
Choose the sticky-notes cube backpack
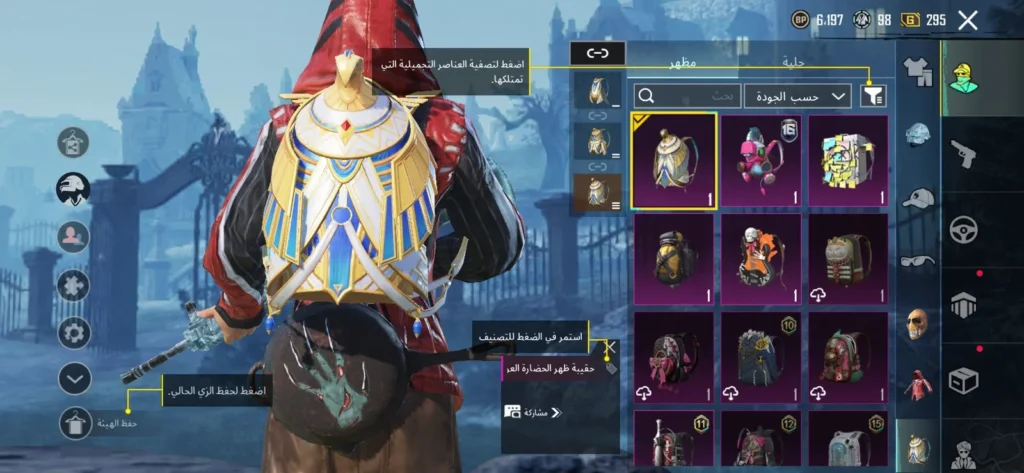point(848,160)
